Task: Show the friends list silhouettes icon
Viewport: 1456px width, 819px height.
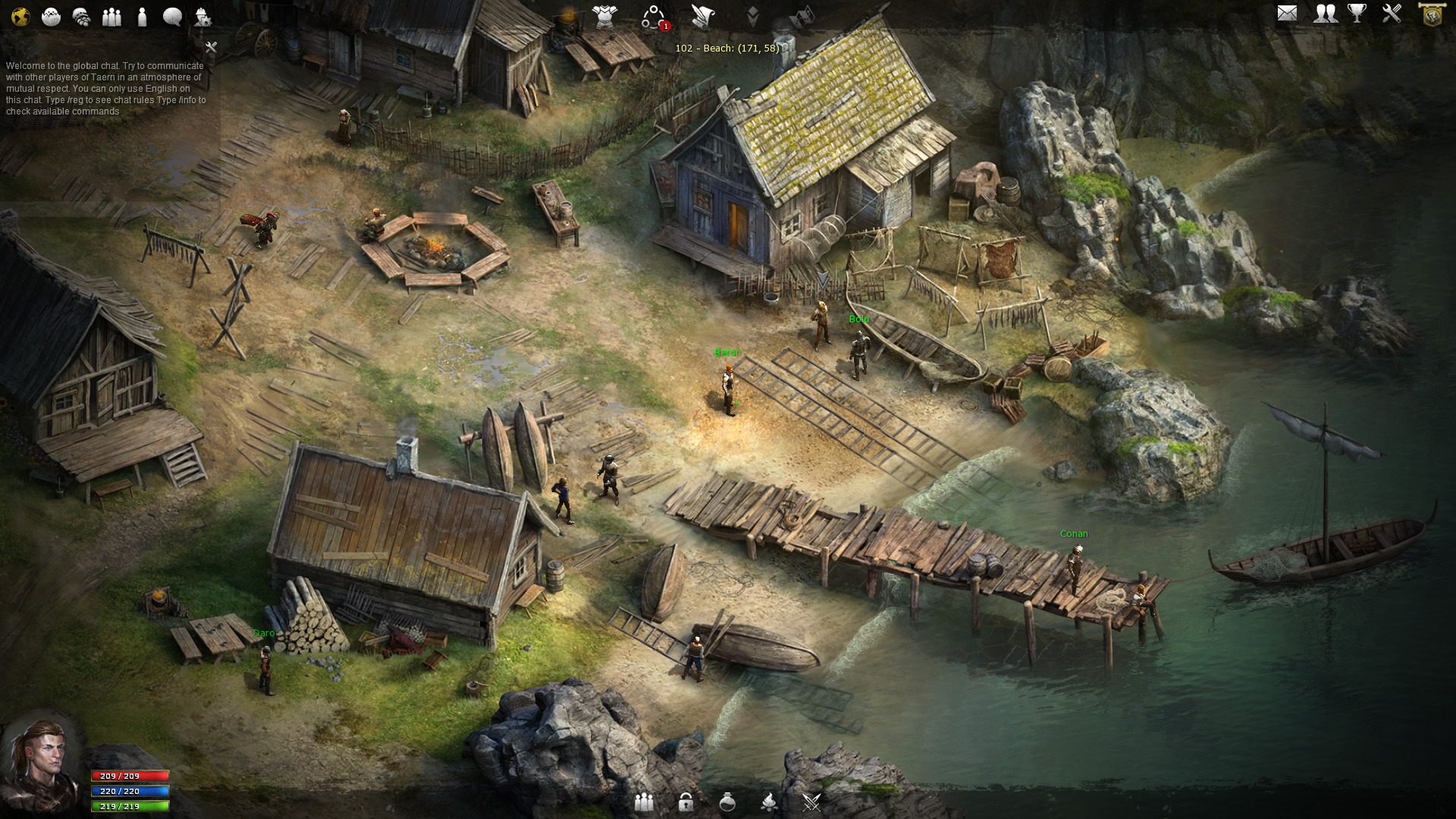Action: [1326, 14]
